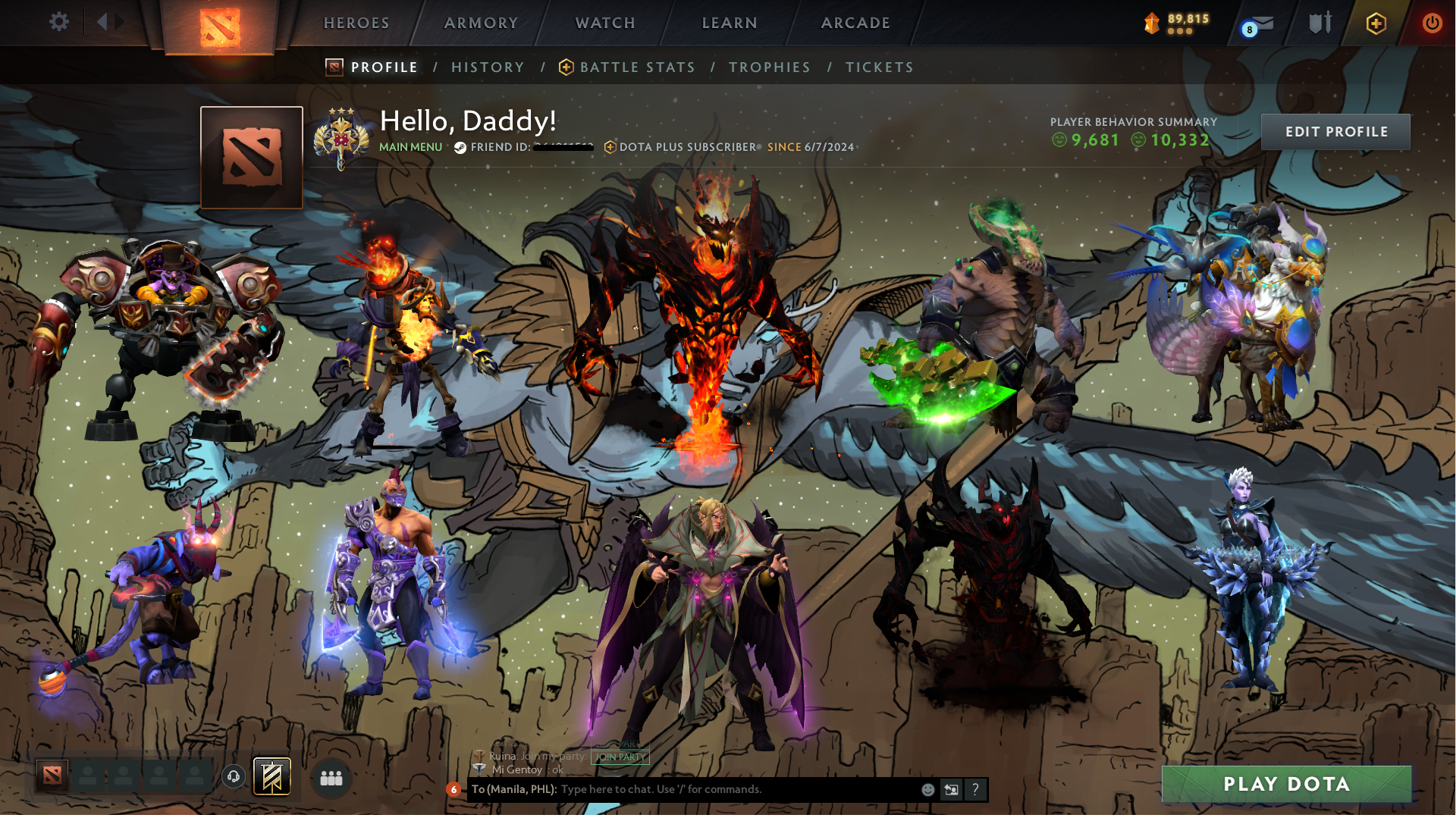Toggle the voice chat headset icon
The height and width of the screenshot is (818, 1456).
point(232,776)
